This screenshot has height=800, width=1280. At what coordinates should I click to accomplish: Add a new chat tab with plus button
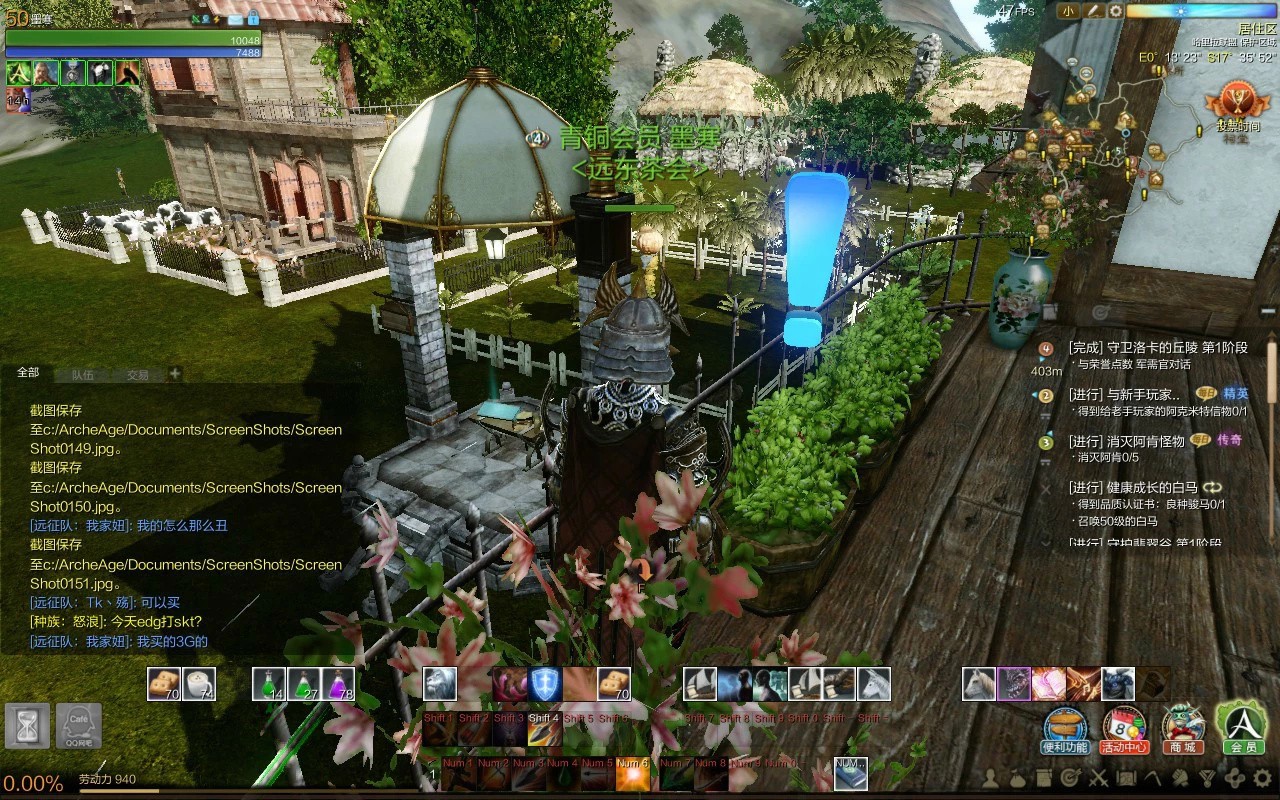click(175, 374)
